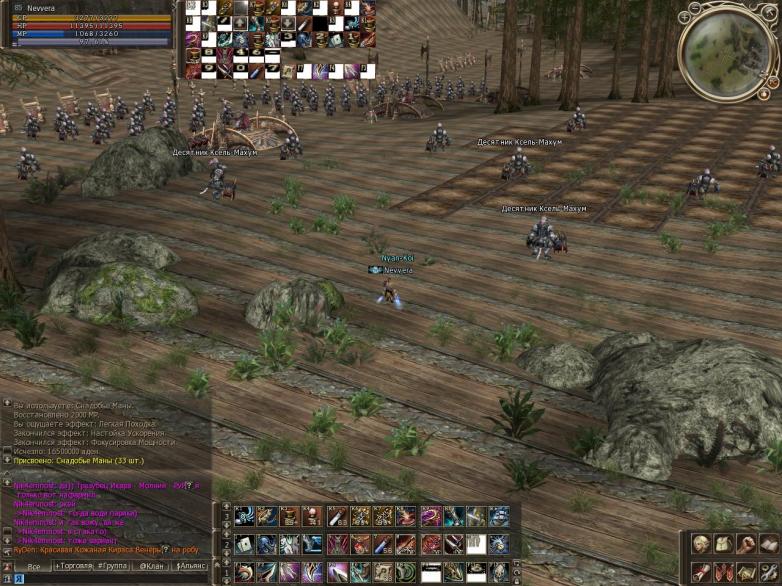Click the chat text input field
This screenshot has width=782, height=586.
click(110, 579)
